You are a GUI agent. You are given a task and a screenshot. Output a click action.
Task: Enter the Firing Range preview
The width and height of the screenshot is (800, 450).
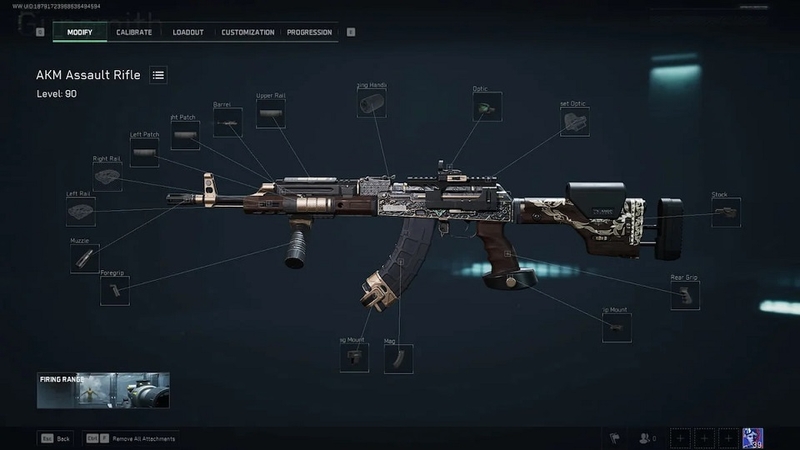[103, 391]
